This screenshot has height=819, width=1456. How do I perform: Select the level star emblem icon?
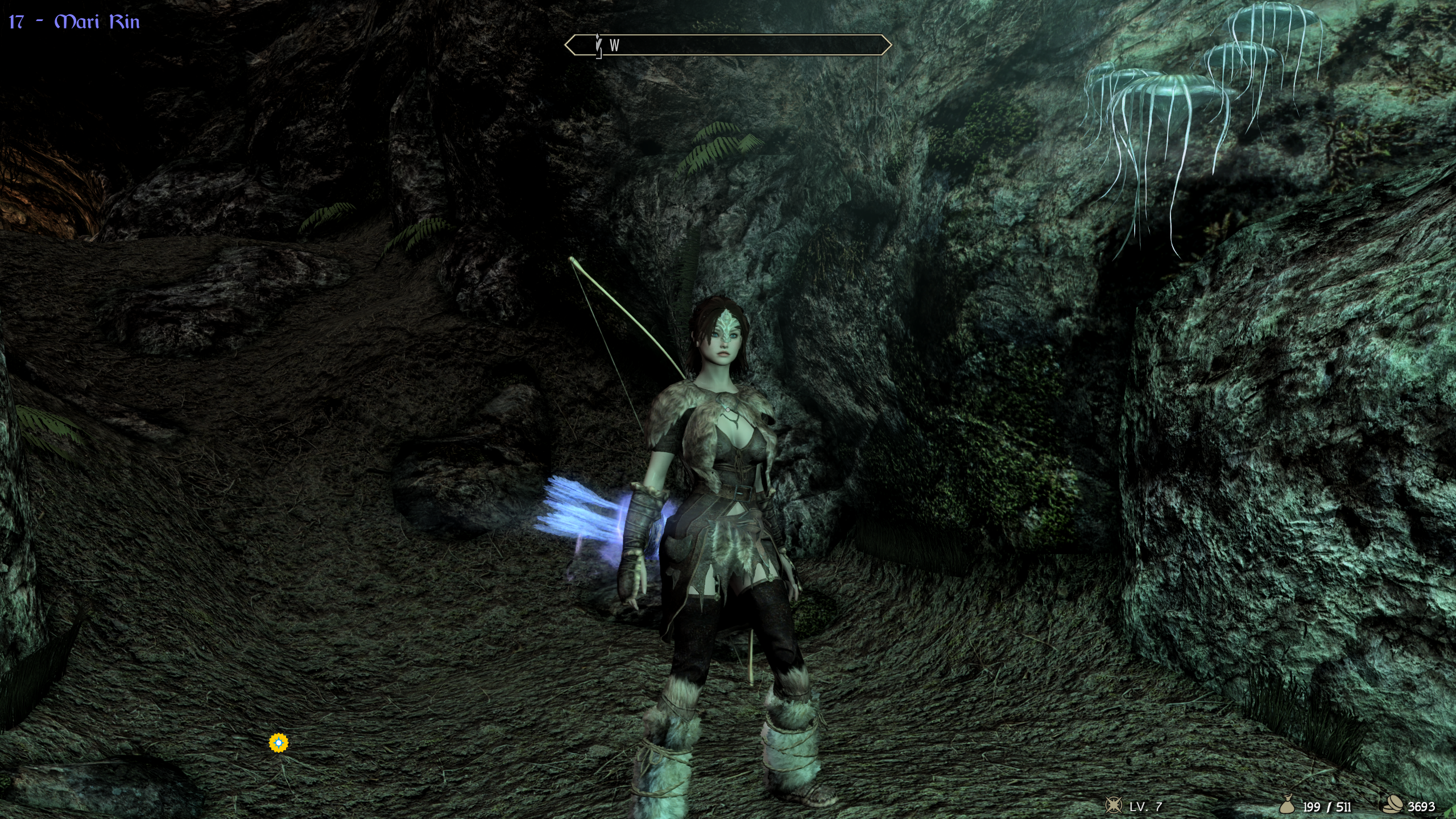point(1113,805)
